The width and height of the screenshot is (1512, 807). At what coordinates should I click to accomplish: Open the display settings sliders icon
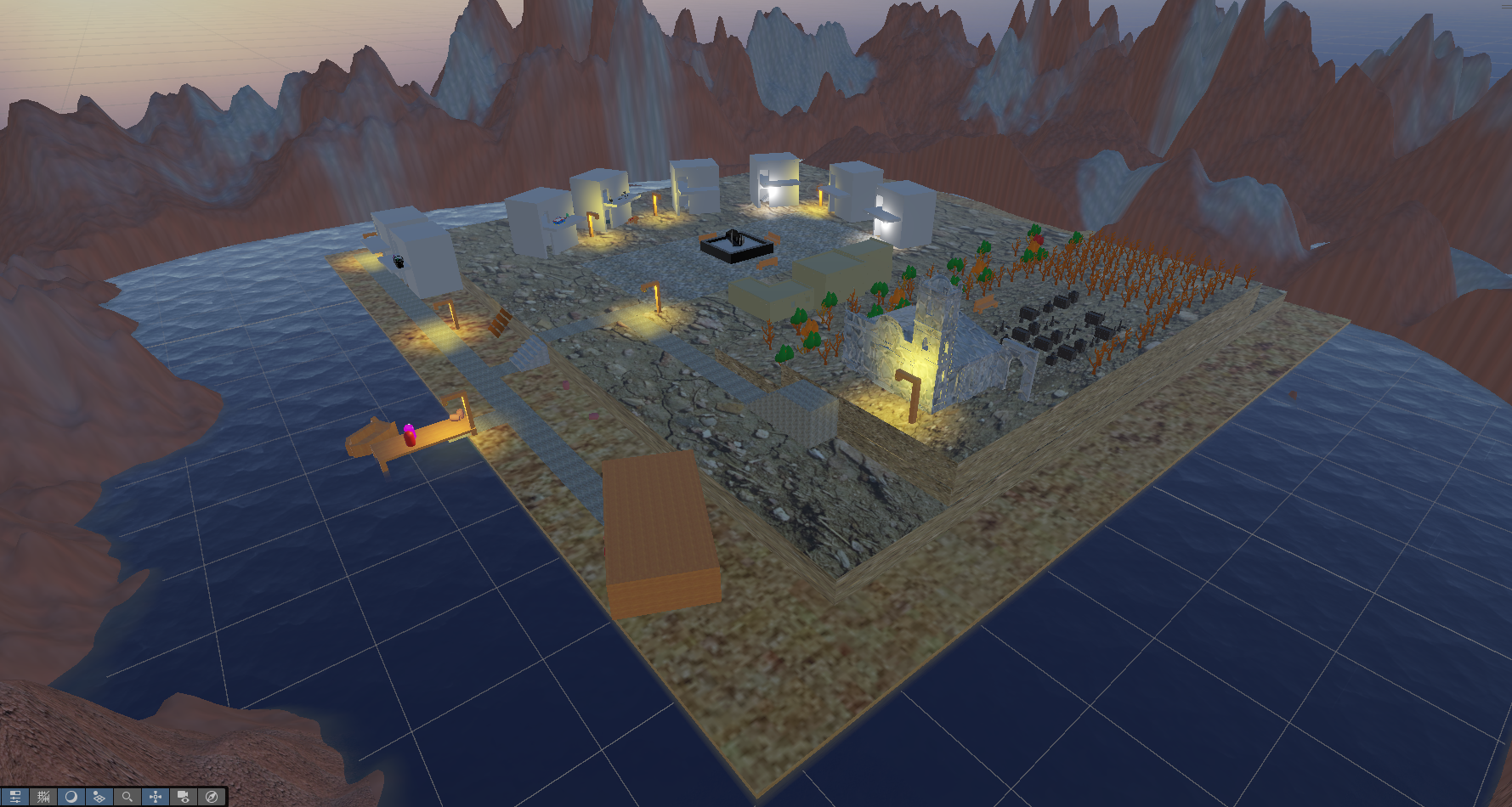pyautogui.click(x=15, y=796)
